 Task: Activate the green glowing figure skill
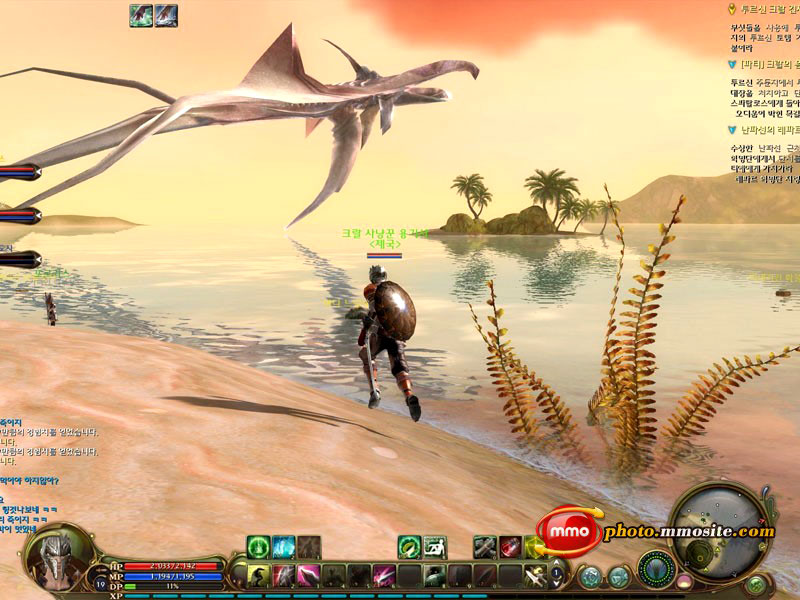[258, 547]
